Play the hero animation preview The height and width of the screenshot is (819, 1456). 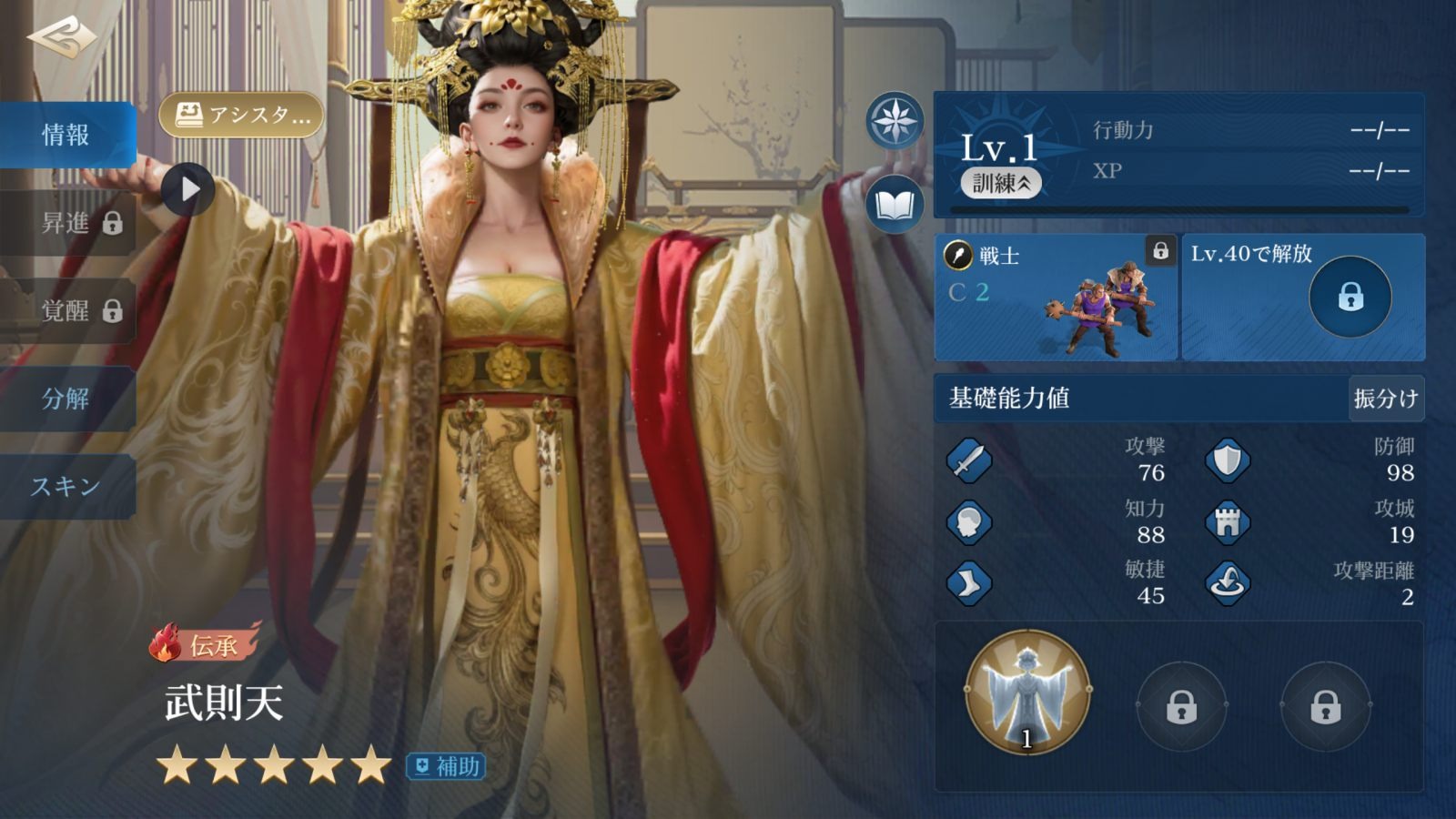click(x=188, y=189)
